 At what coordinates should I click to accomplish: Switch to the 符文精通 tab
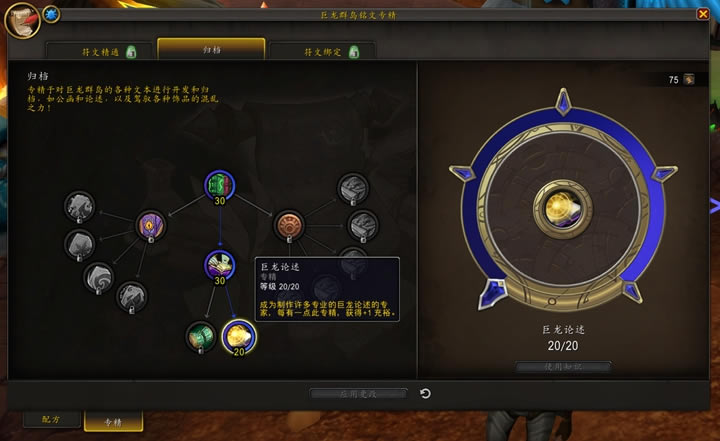(x=100, y=51)
